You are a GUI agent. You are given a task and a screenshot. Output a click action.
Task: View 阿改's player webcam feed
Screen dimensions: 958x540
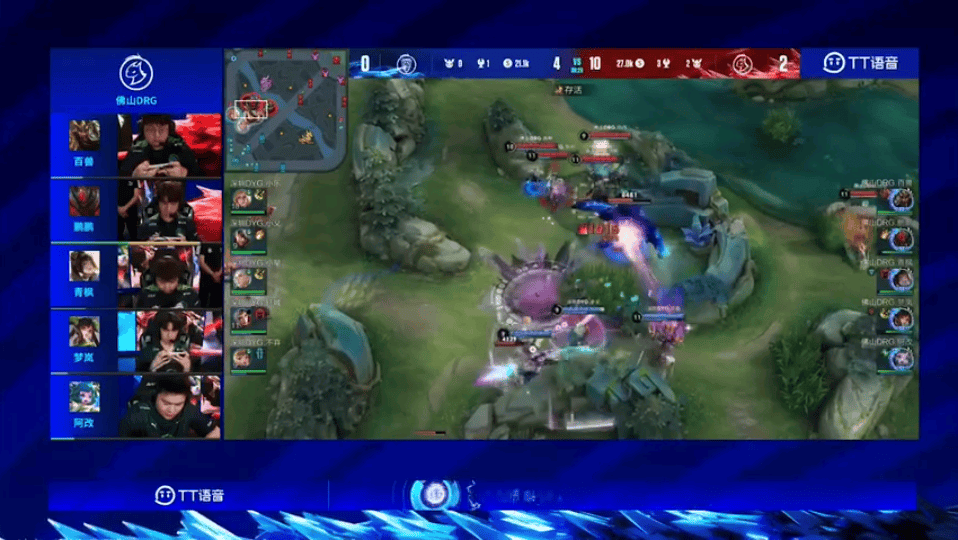click(x=170, y=406)
